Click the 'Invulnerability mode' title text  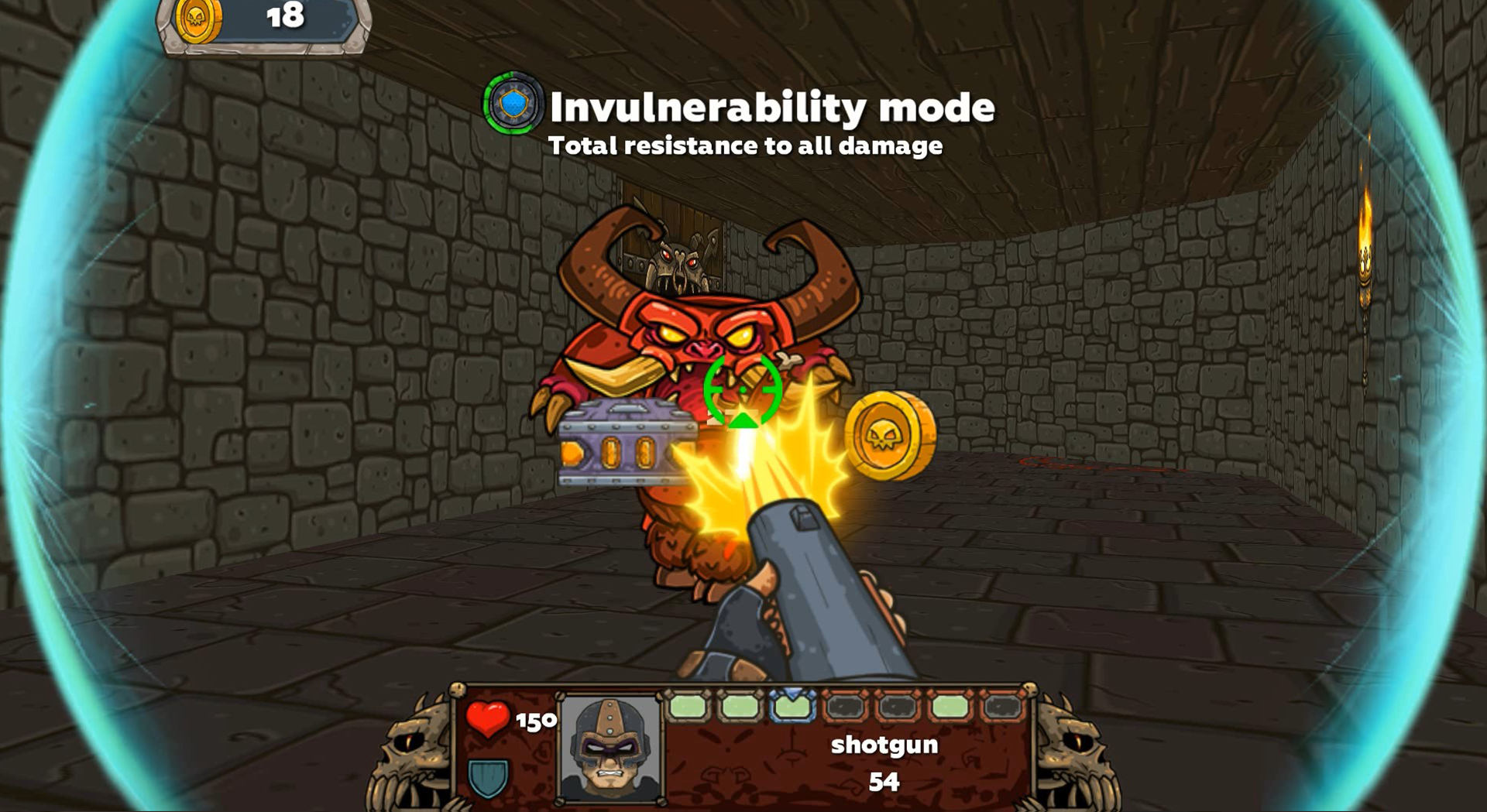click(772, 108)
